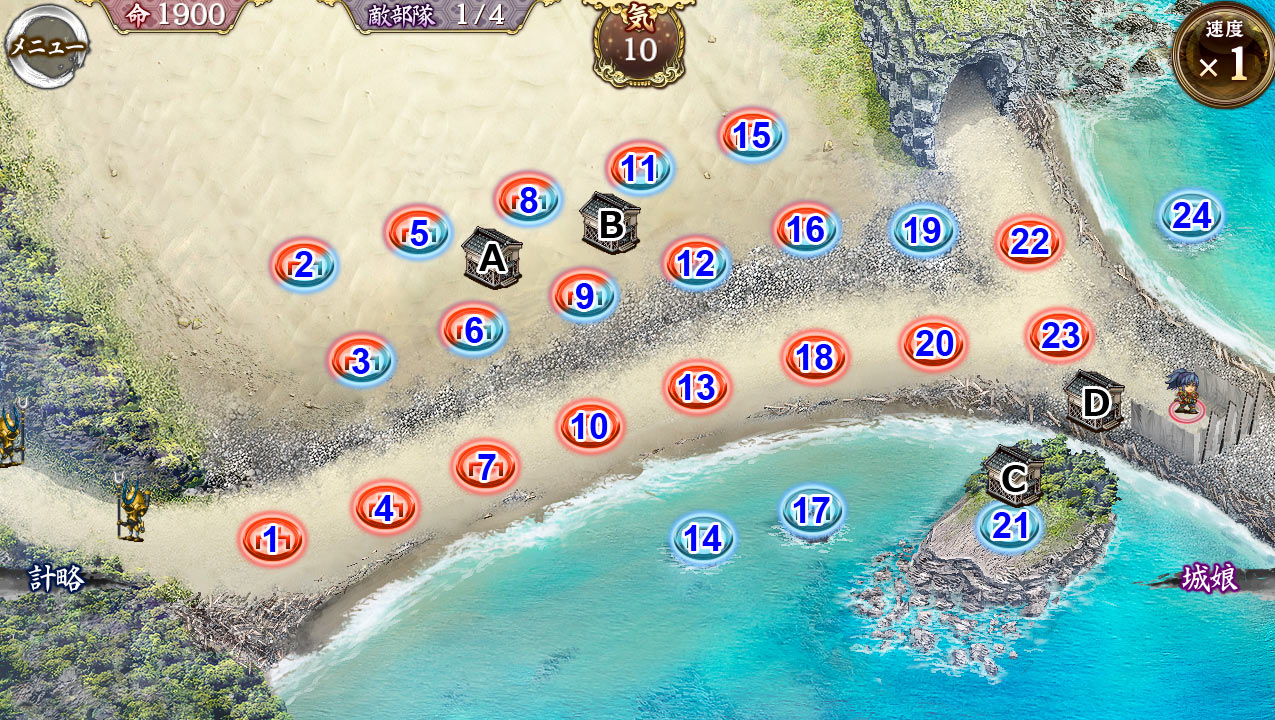Screen dimensions: 1275x720
Task: Pick red deployment slot number 7
Action: tap(485, 466)
